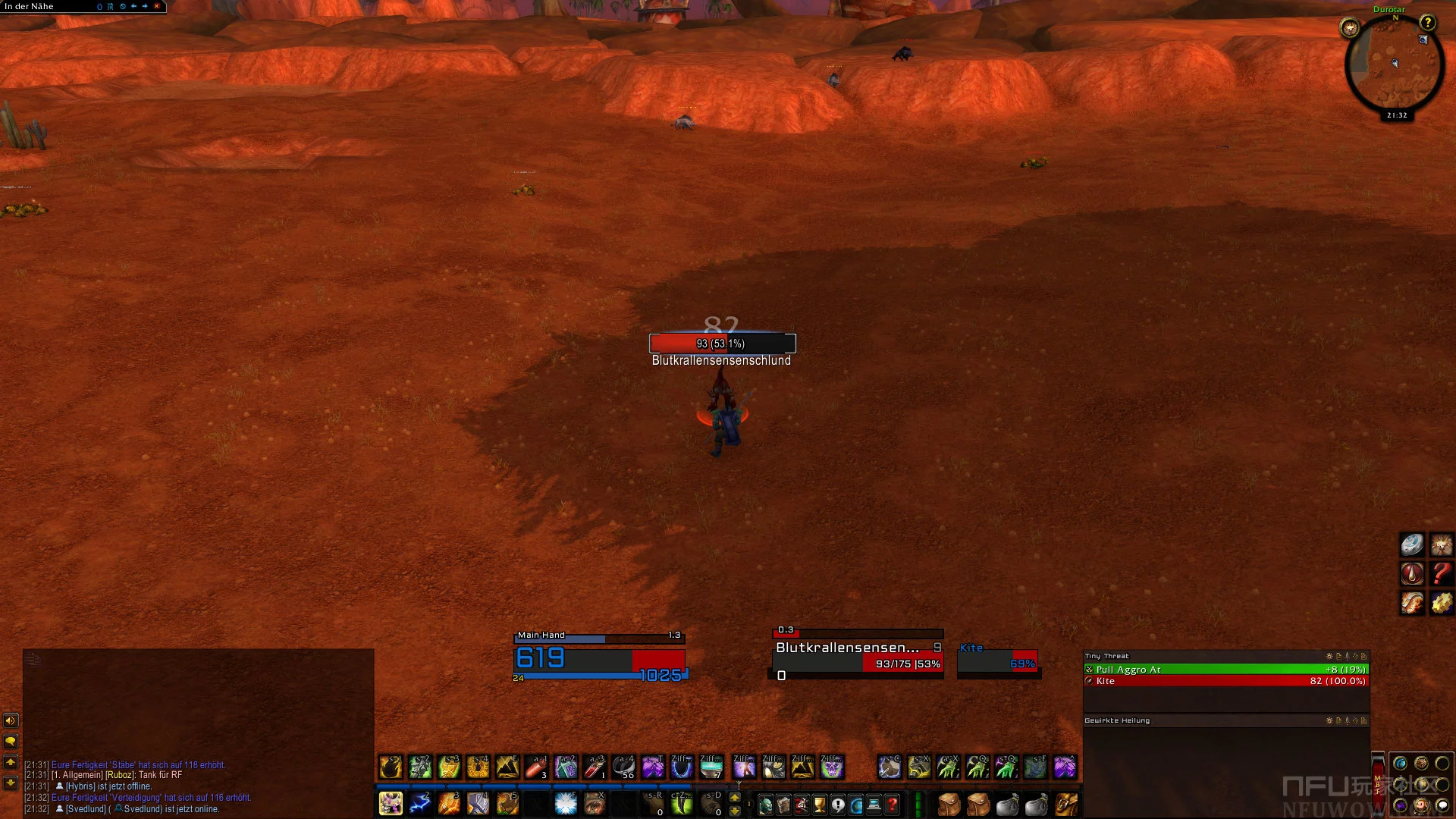Activate the frost shock burst ability
The image size is (1456, 819).
(566, 804)
